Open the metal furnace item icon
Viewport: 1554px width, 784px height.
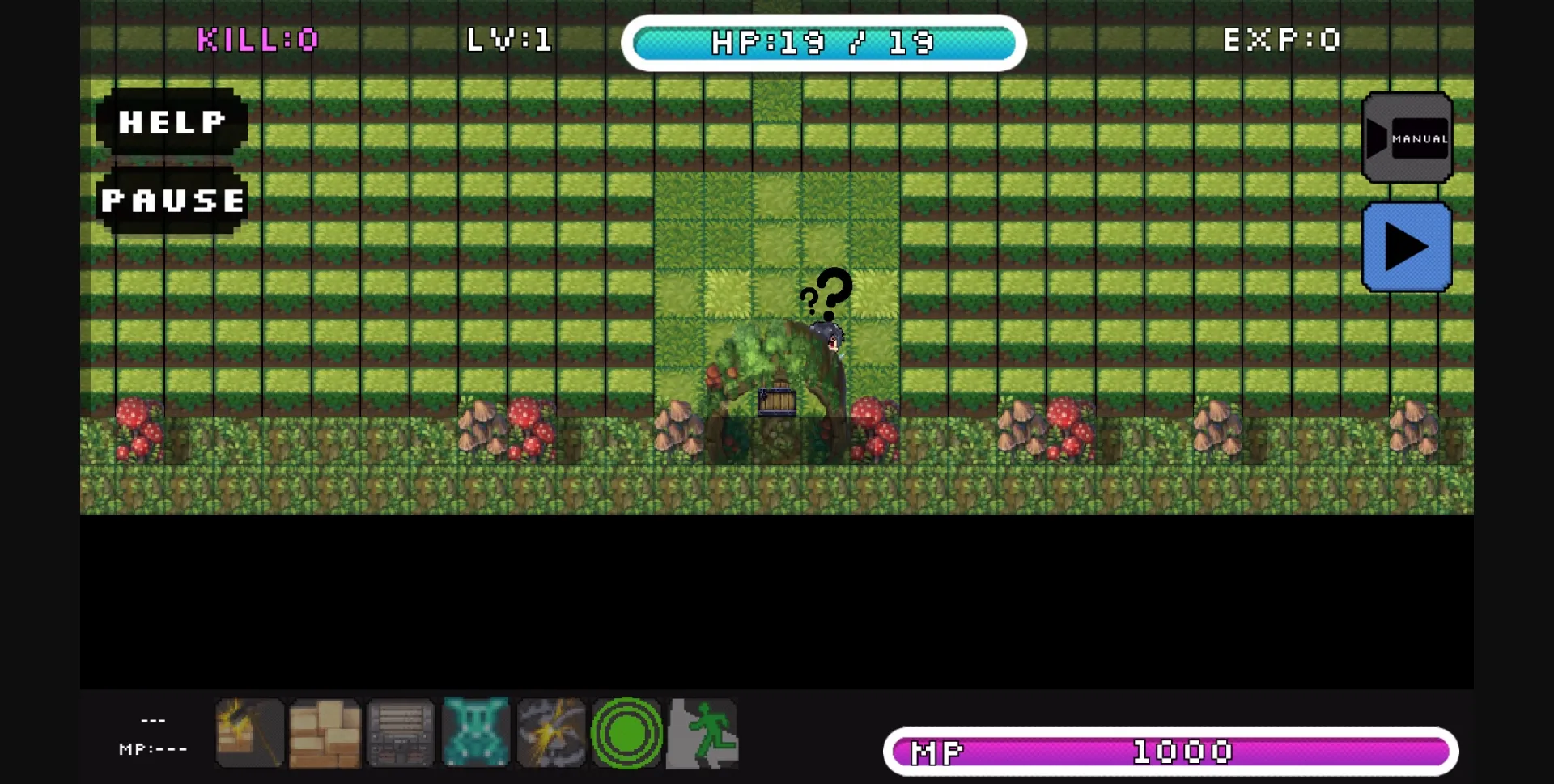(399, 735)
